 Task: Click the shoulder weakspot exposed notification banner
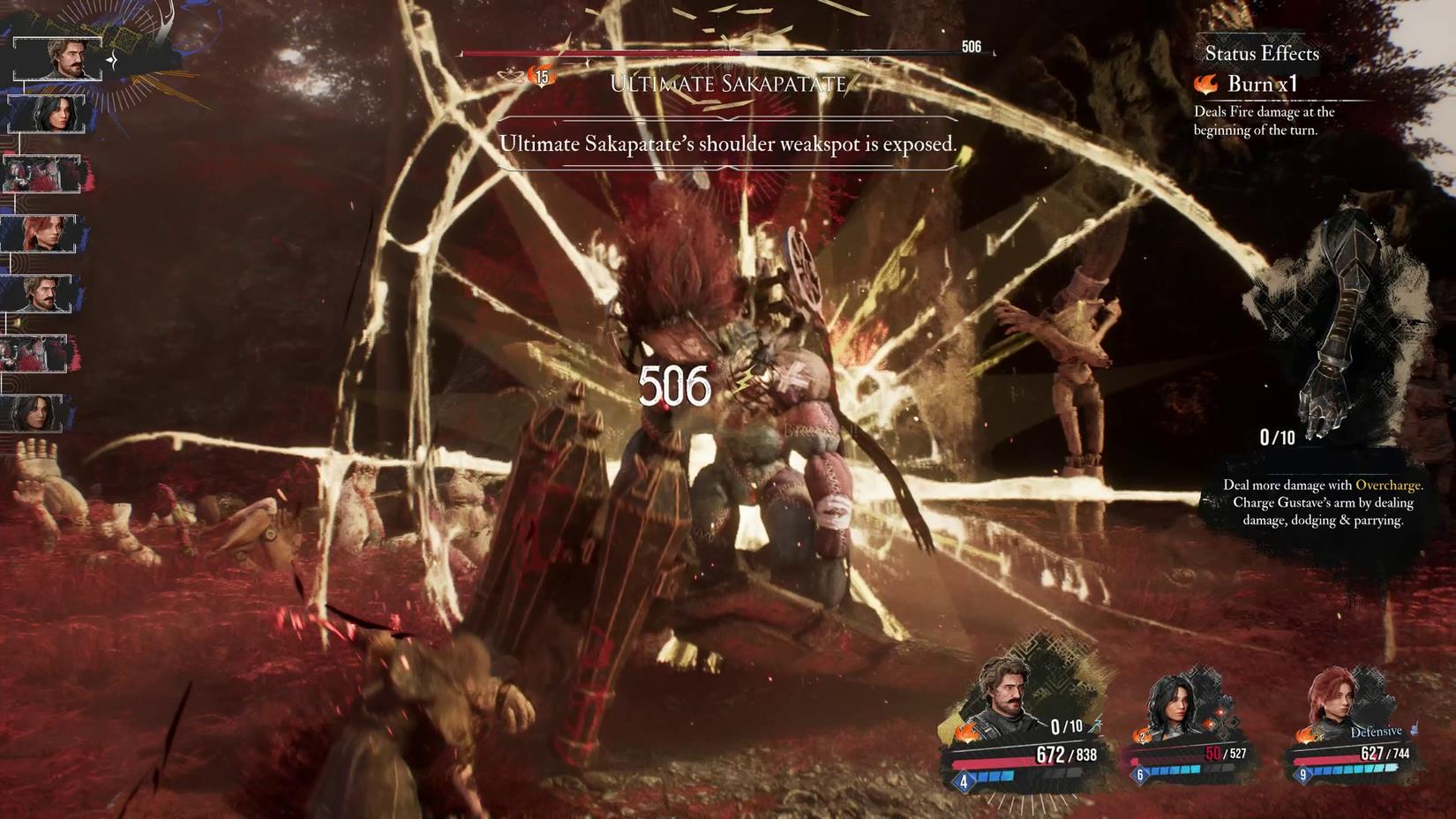click(x=728, y=143)
